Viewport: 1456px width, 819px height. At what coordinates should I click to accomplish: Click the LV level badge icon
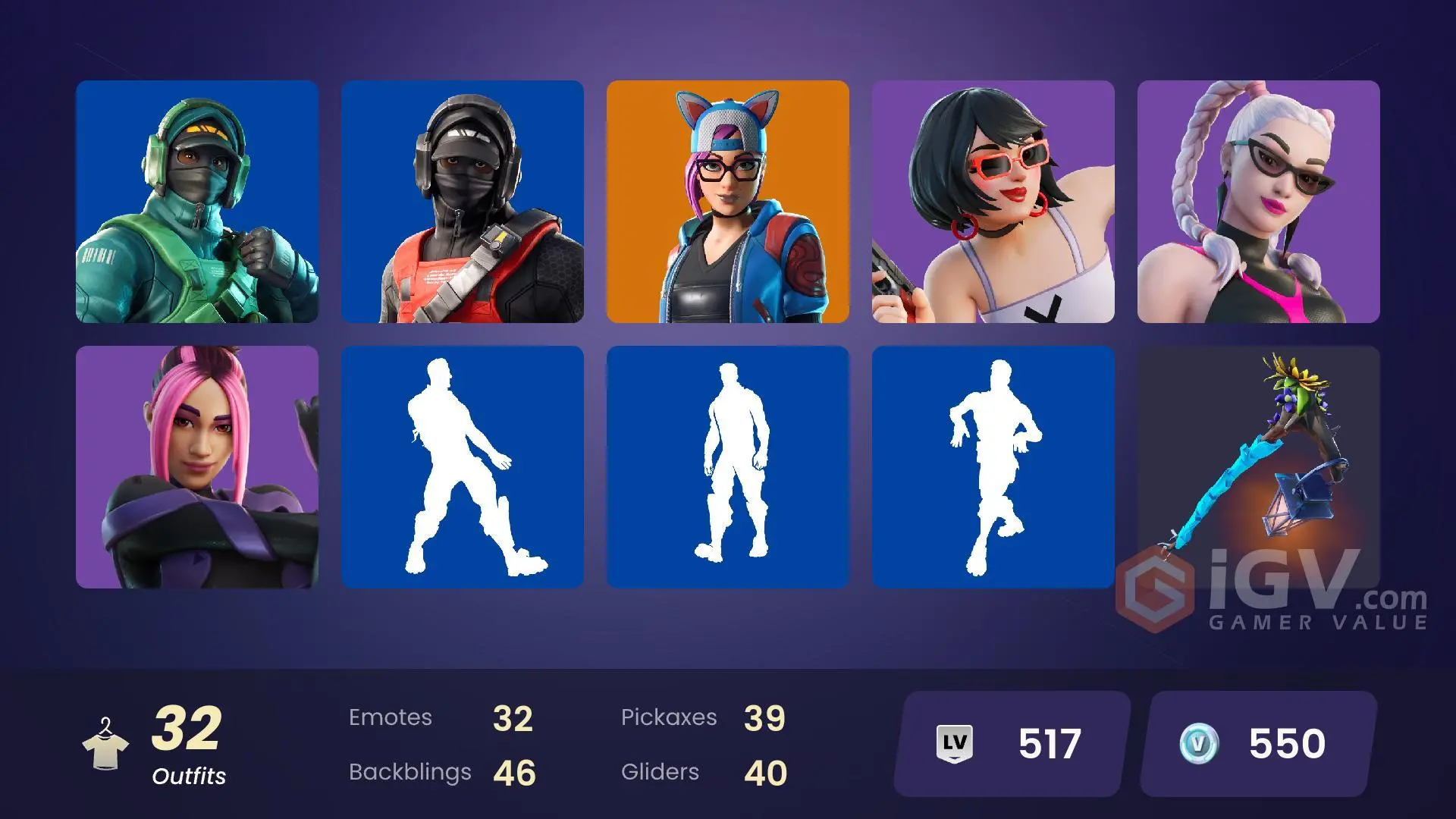click(956, 742)
